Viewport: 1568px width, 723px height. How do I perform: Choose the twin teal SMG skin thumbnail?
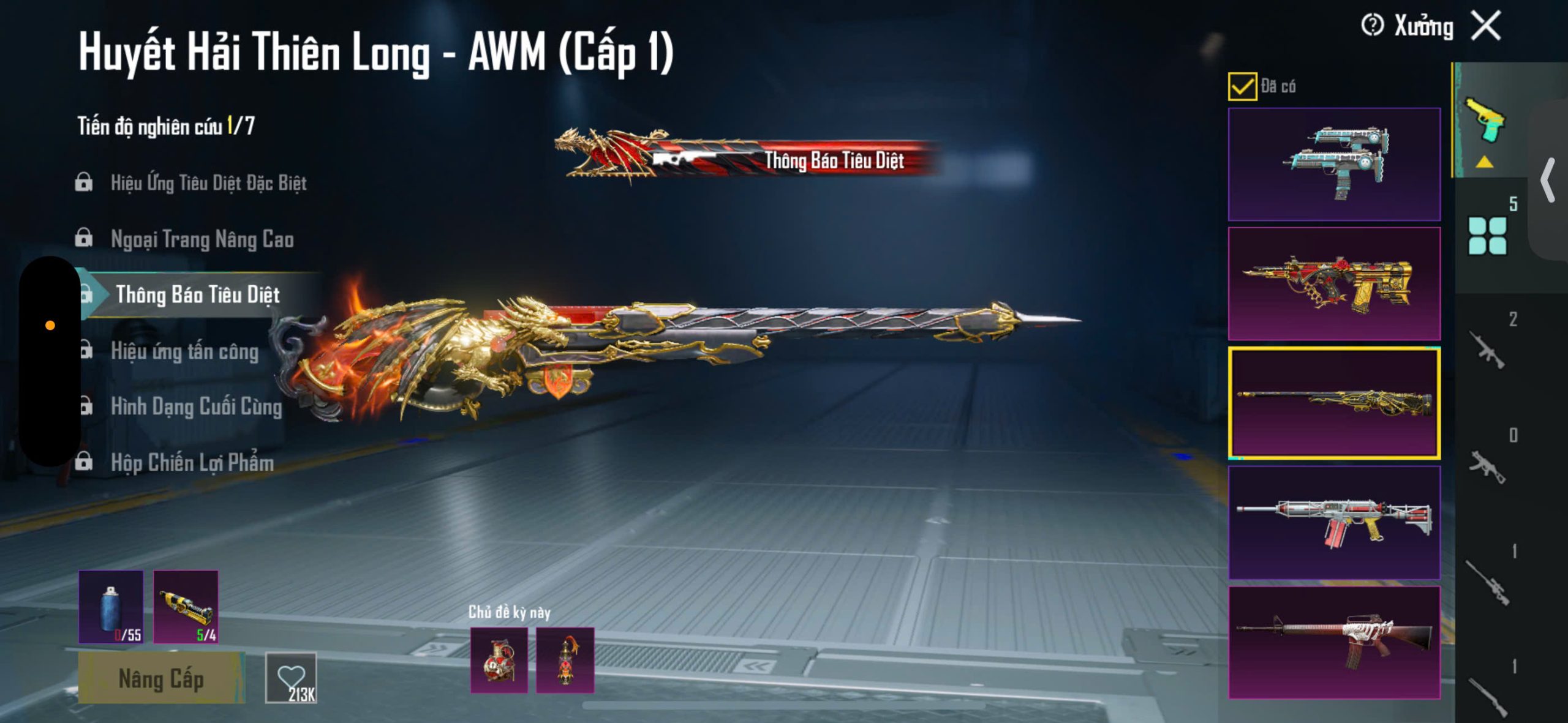tap(1334, 164)
